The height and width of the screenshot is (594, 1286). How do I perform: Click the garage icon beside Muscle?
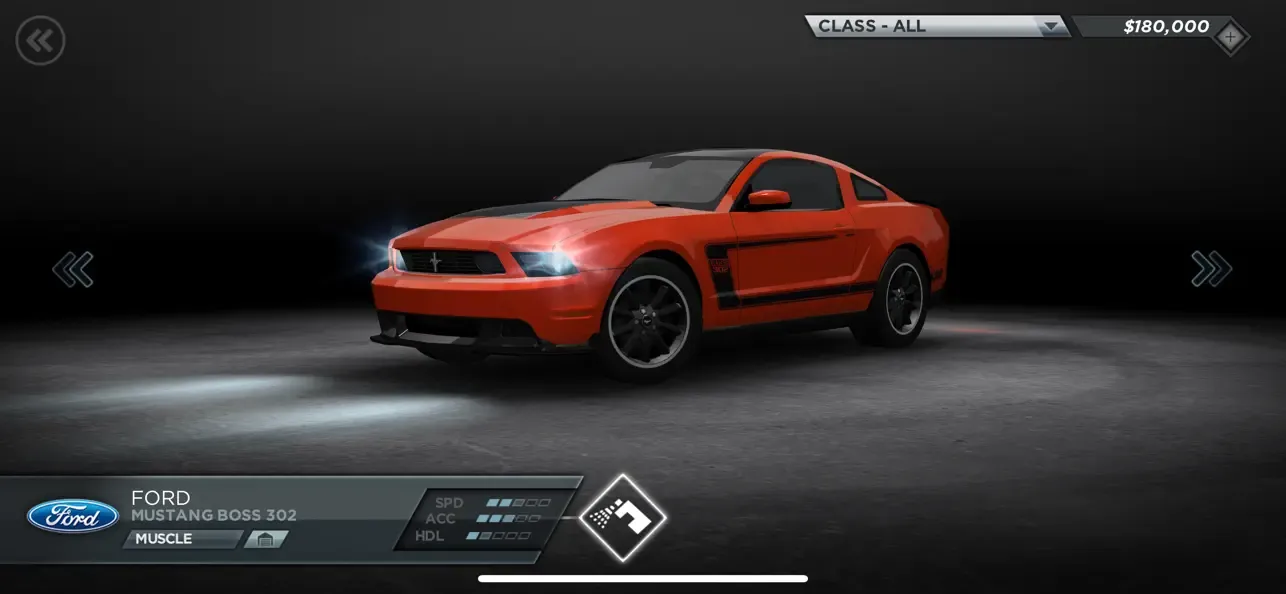point(265,540)
